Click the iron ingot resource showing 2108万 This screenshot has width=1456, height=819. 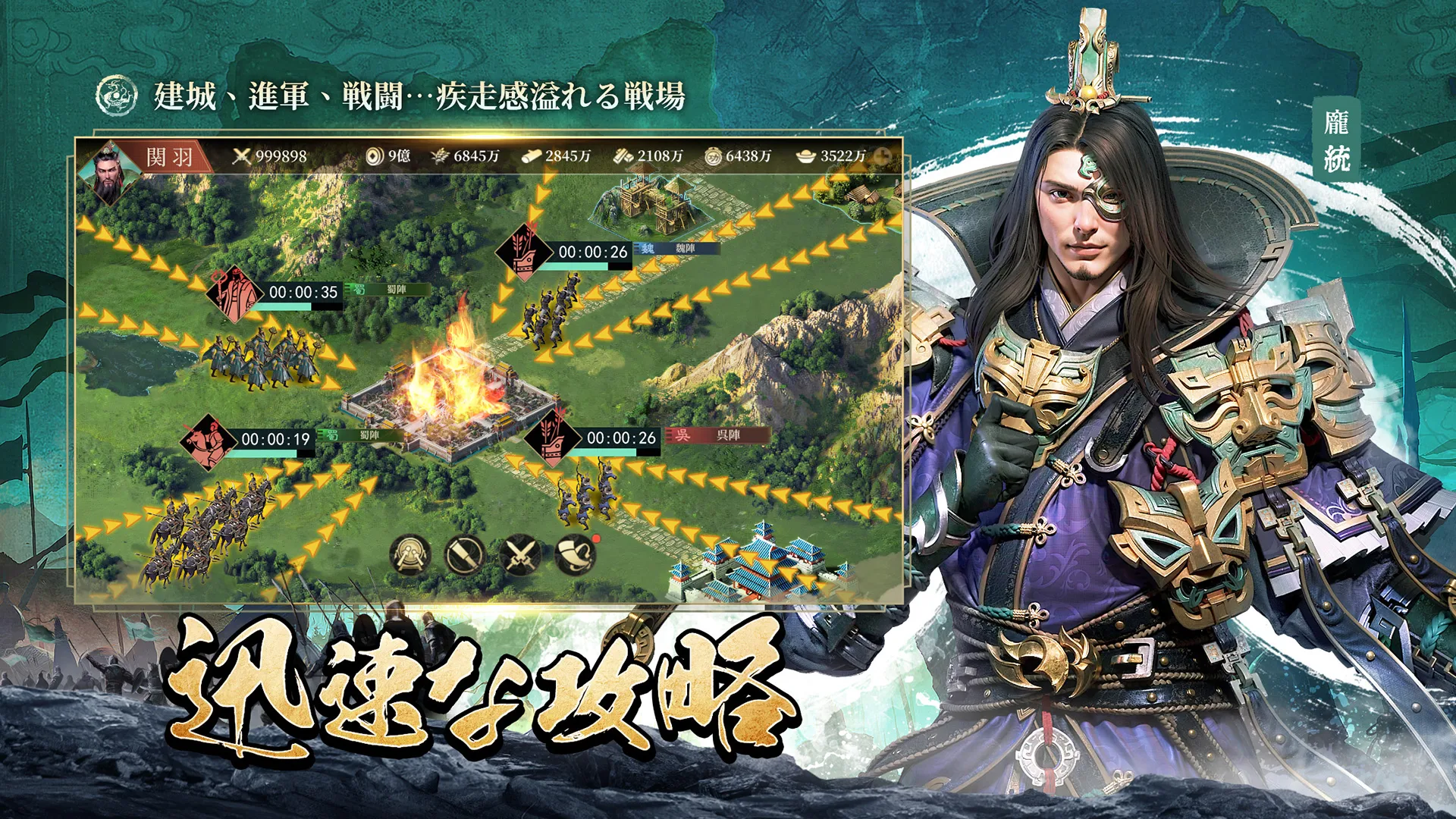coord(624,155)
